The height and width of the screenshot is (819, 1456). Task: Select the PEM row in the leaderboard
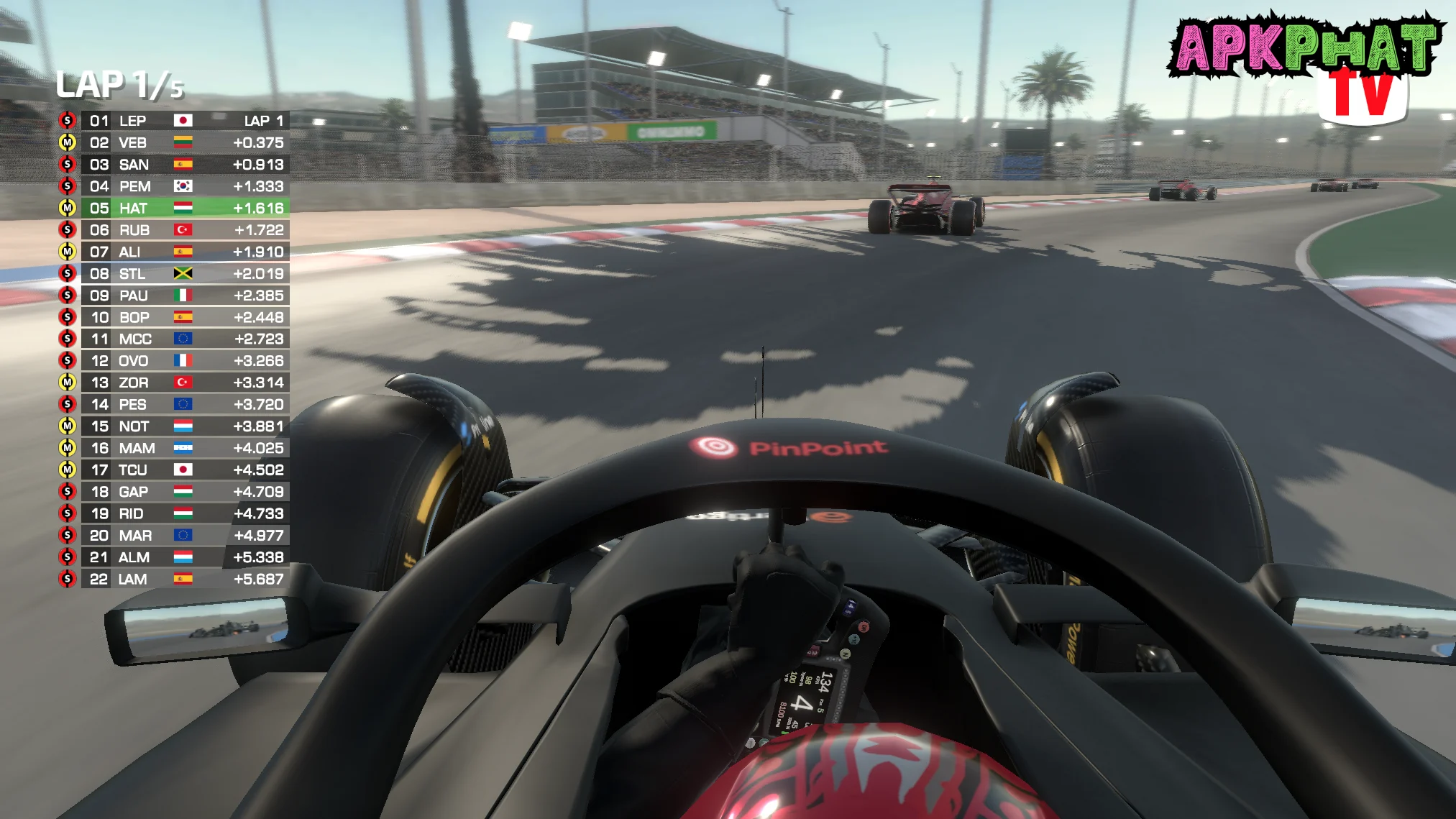click(173, 186)
